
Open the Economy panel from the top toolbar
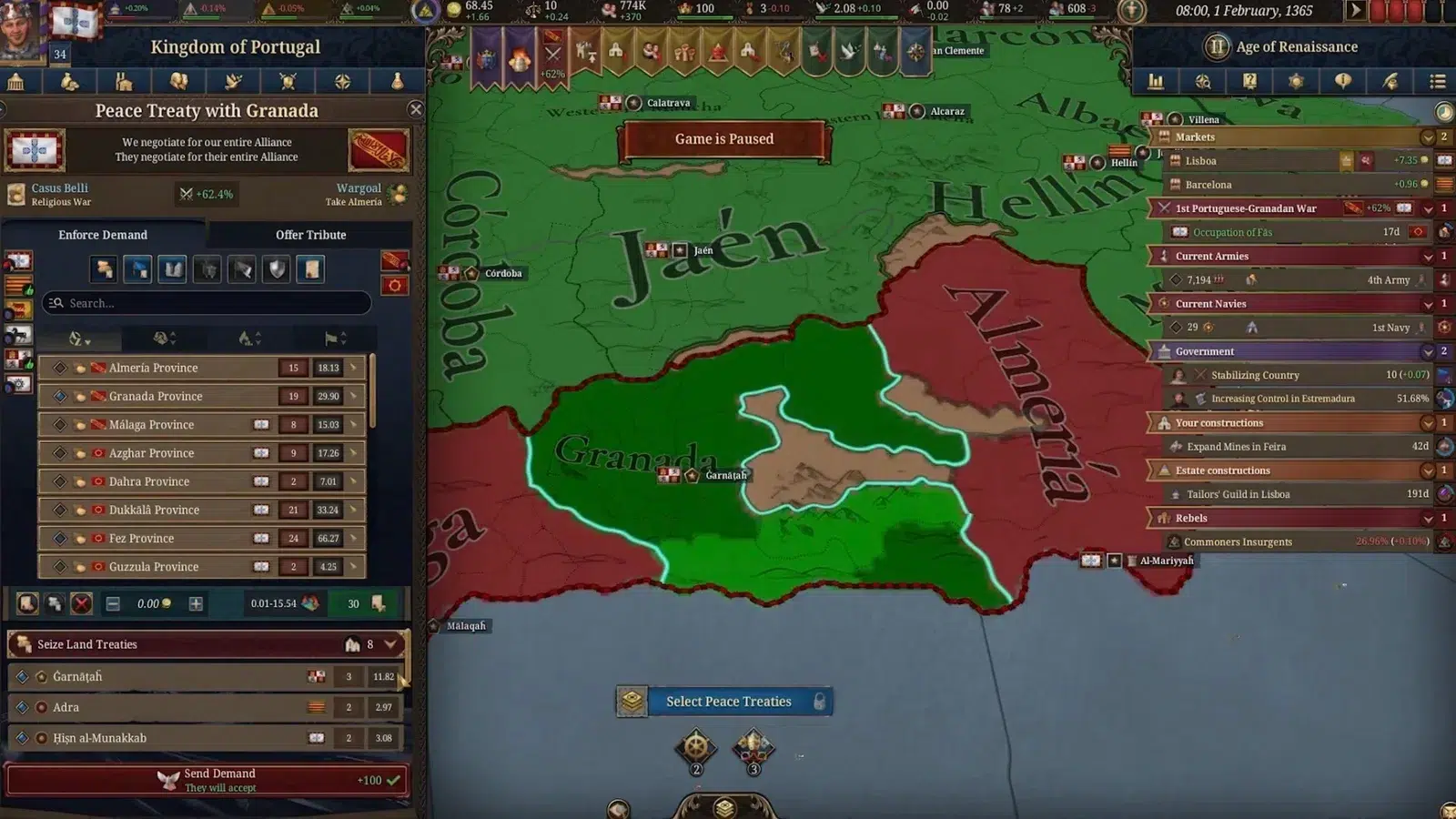pos(69,81)
